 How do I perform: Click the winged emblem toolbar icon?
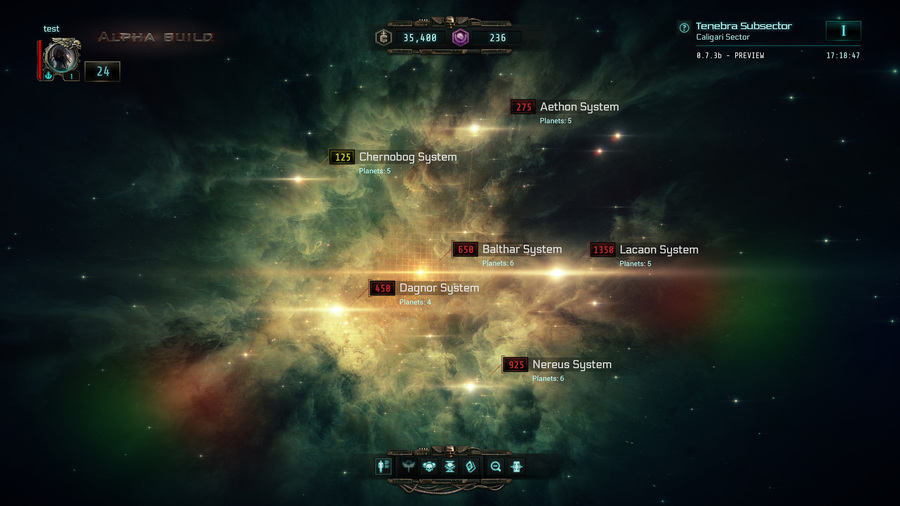(408, 466)
